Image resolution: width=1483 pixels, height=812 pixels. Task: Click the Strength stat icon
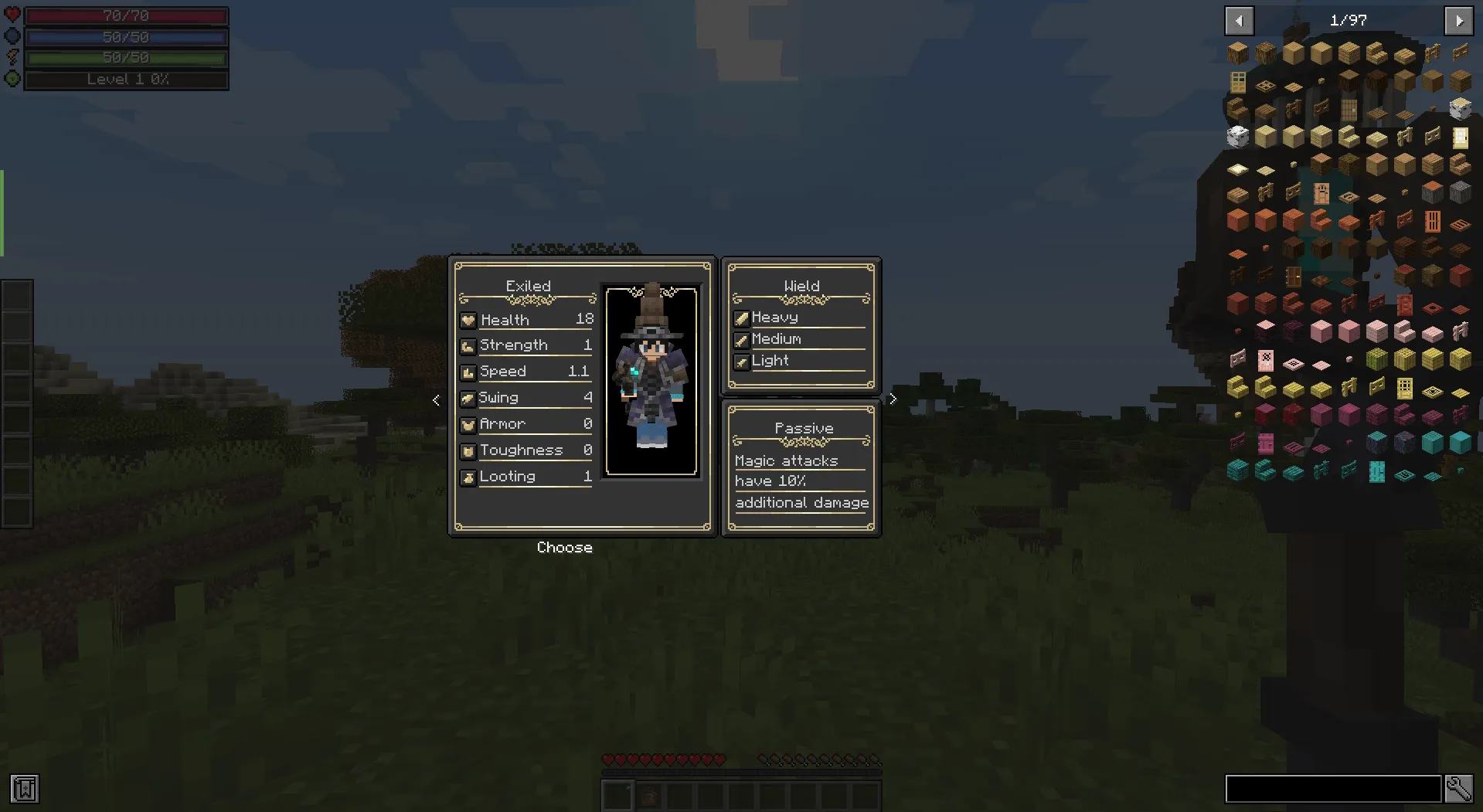(468, 345)
